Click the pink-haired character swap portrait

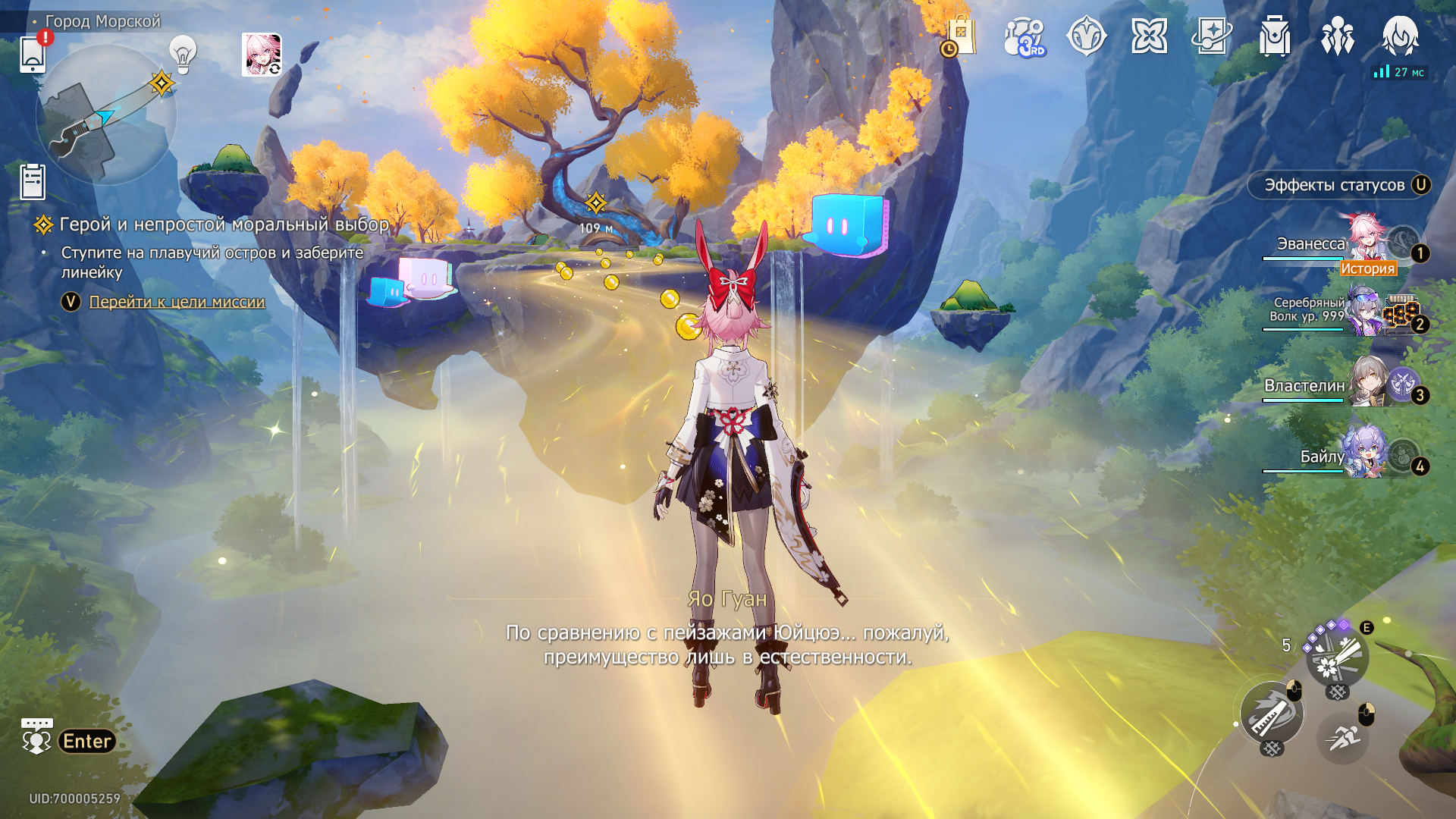pos(262,55)
